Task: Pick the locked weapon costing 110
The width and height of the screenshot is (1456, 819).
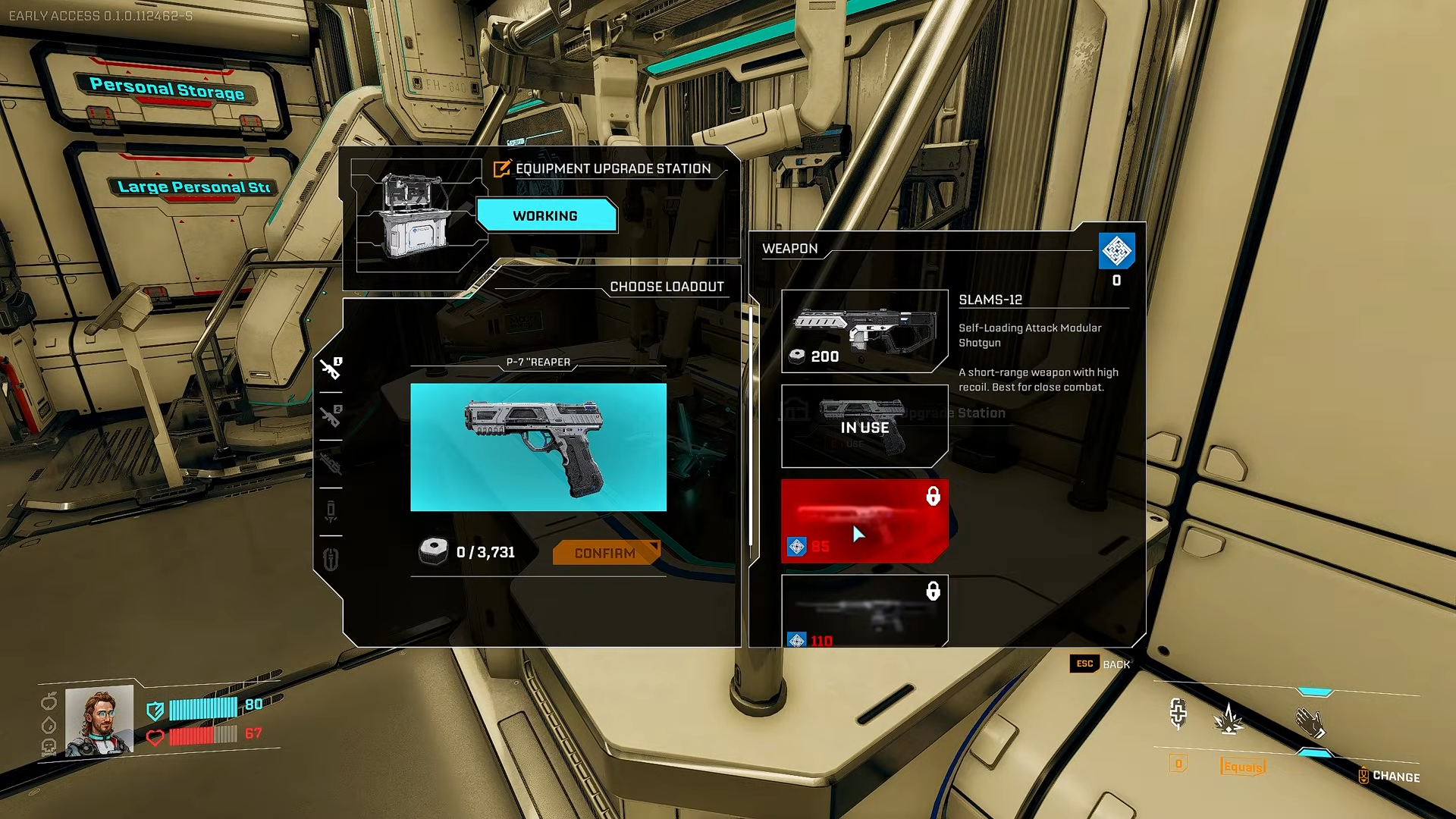Action: tap(864, 611)
